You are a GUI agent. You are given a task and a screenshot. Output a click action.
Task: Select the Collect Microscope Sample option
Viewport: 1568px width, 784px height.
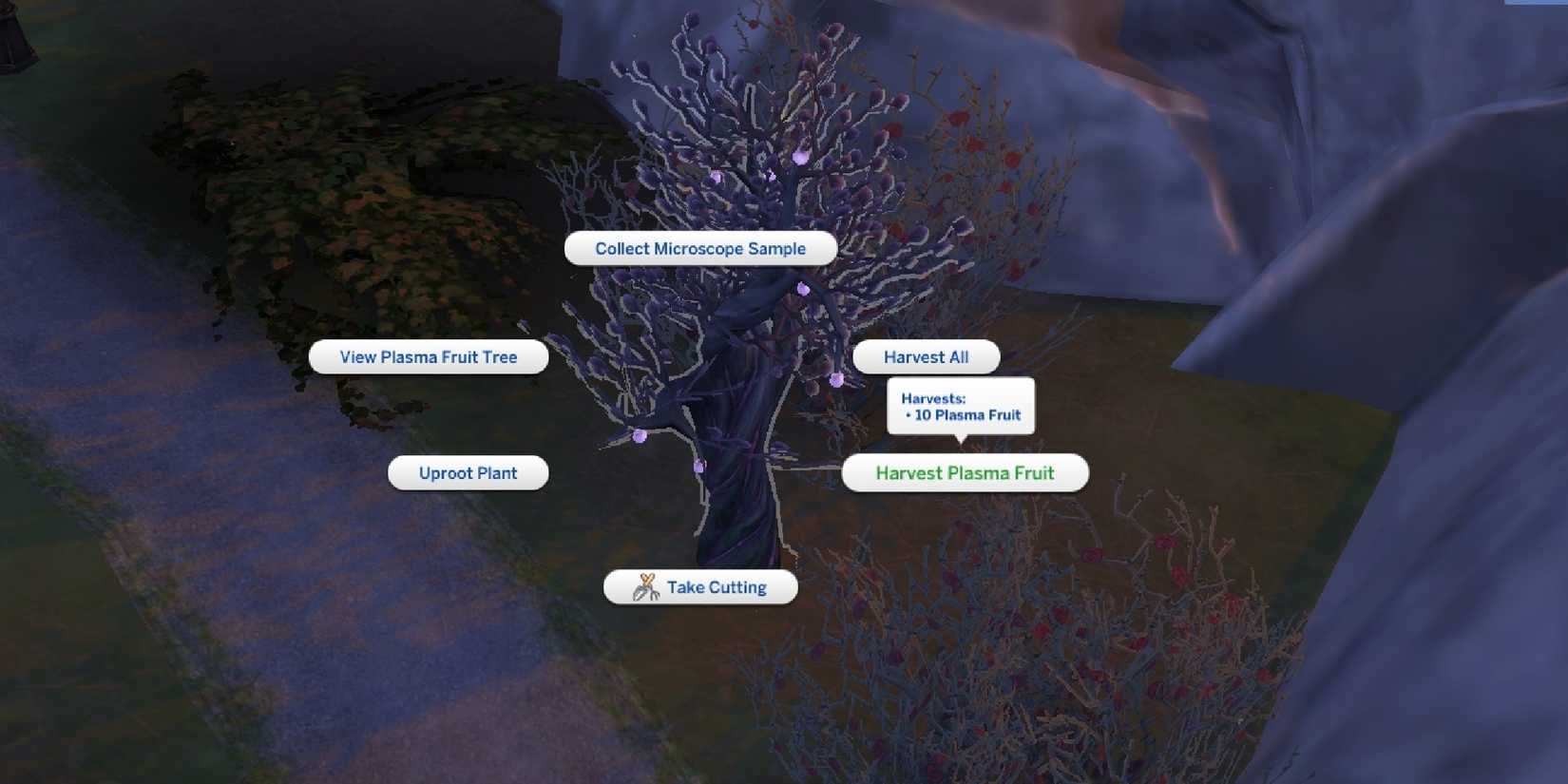(700, 248)
